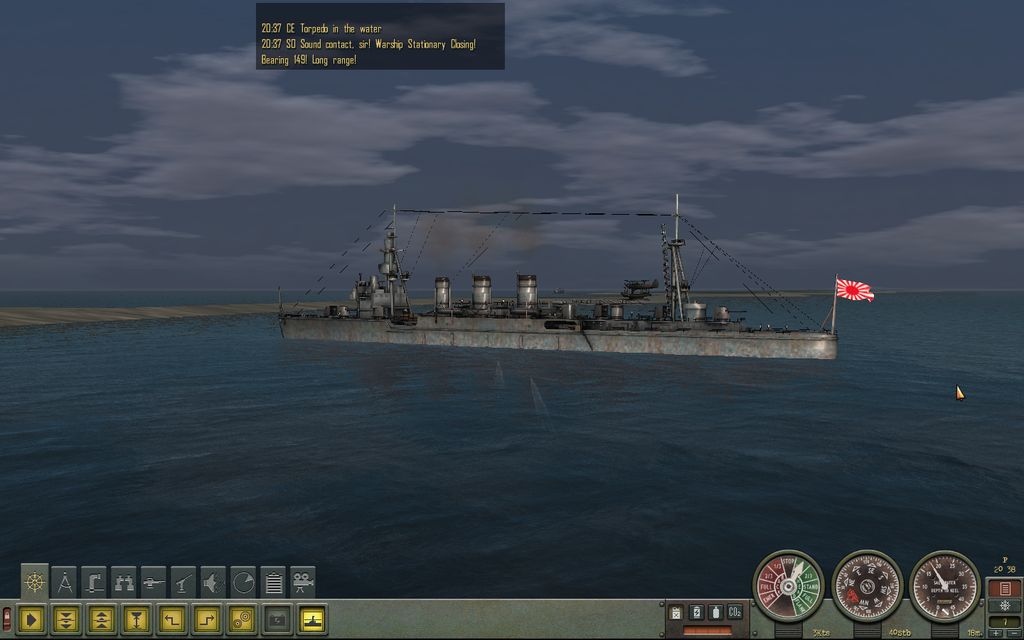This screenshot has height=640, width=1024.
Task: Click the right-turn evasive maneuver button
Action: 207,620
